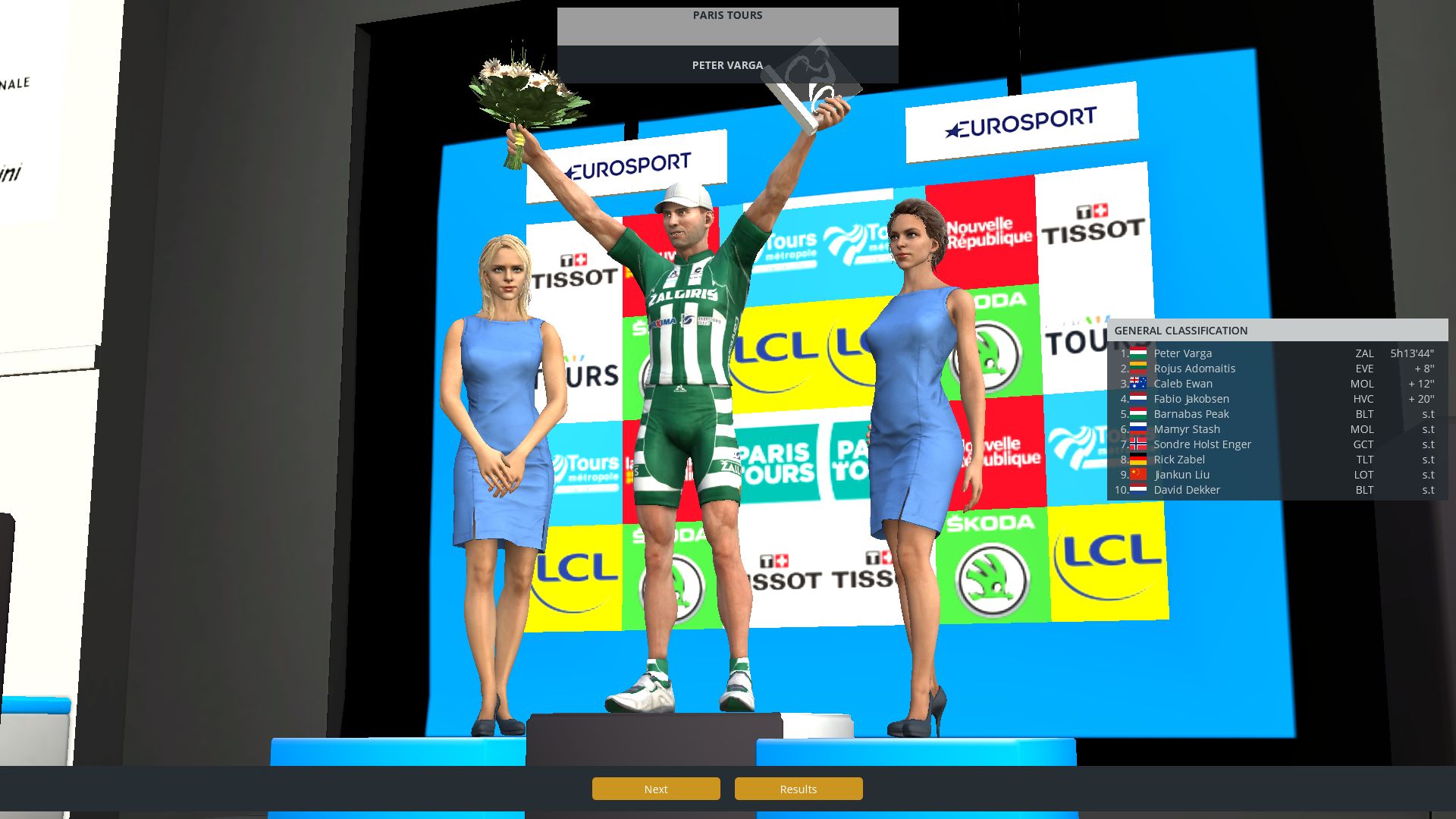
Task: Click Caleb Ewan's name in the standings
Action: [x=1182, y=384]
